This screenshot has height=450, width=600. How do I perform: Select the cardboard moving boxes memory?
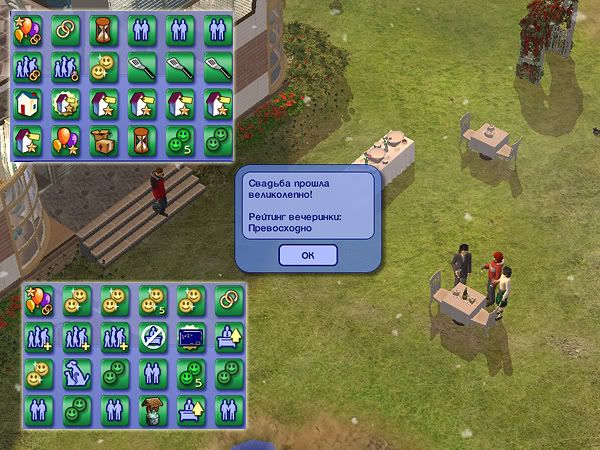[x=104, y=141]
